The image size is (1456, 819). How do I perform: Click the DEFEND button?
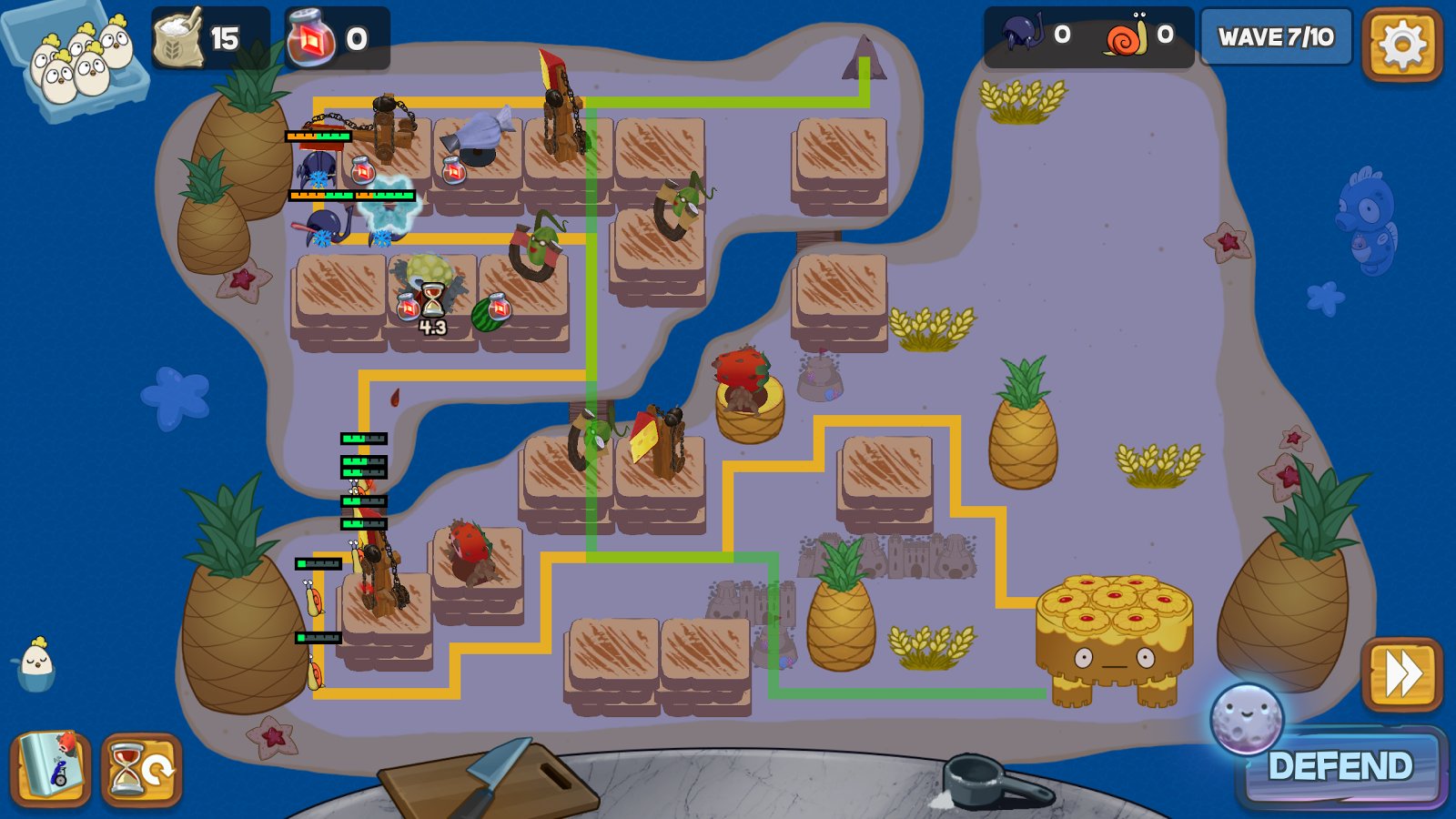pyautogui.click(x=1340, y=766)
